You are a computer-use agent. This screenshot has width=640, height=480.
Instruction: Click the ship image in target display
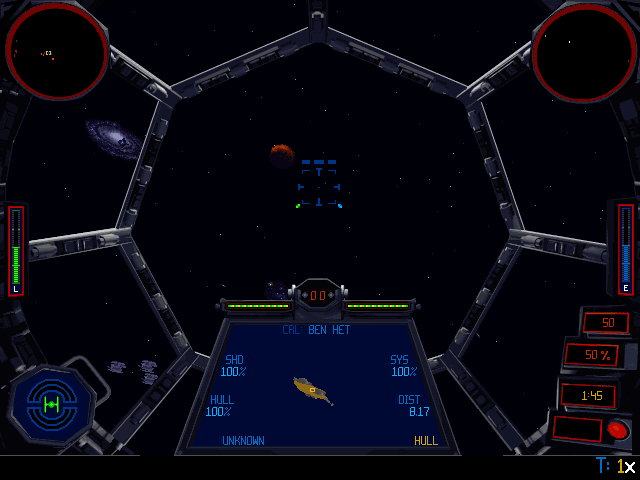pos(313,389)
